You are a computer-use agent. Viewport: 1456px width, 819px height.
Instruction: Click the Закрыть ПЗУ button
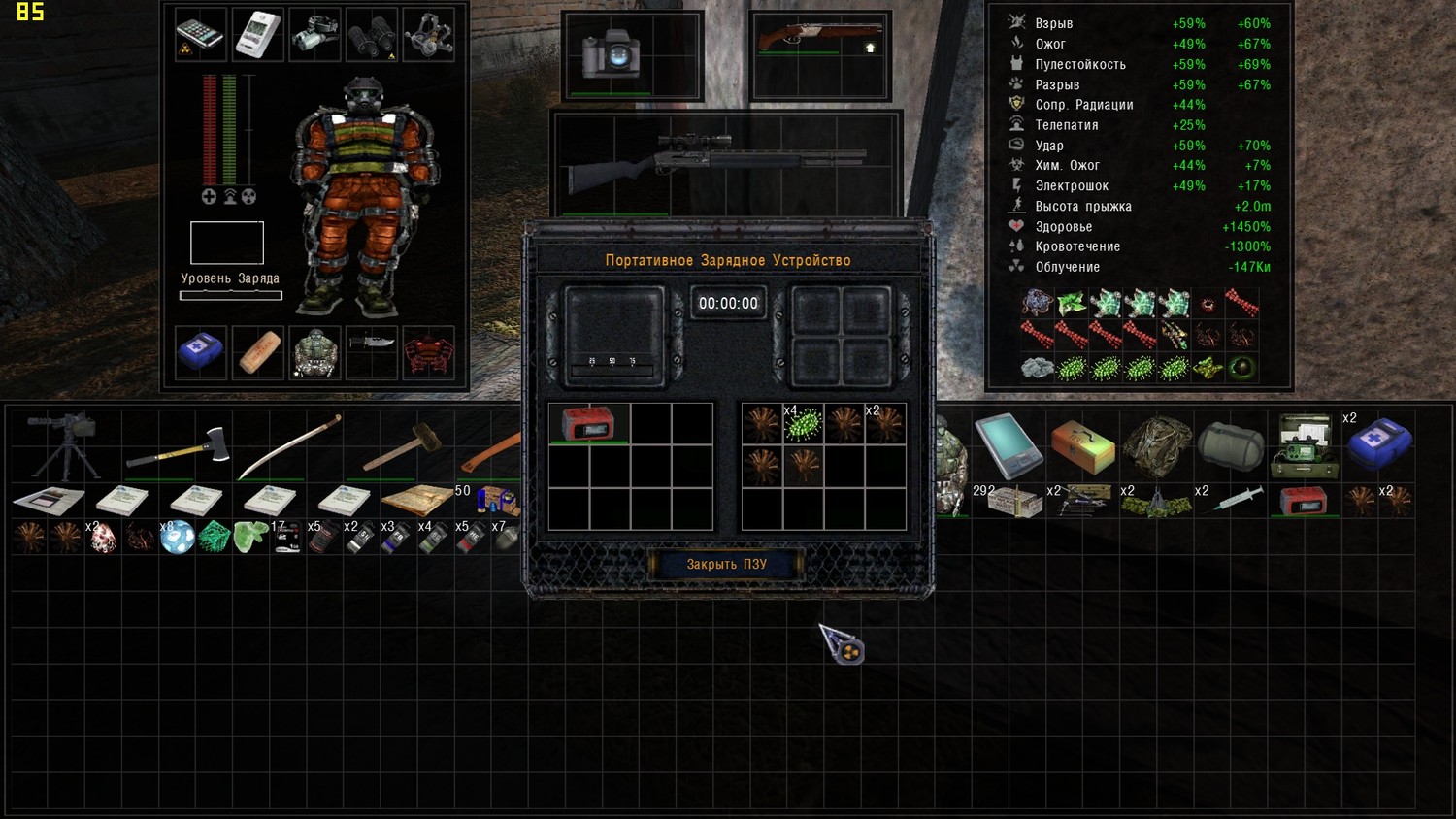pos(726,564)
